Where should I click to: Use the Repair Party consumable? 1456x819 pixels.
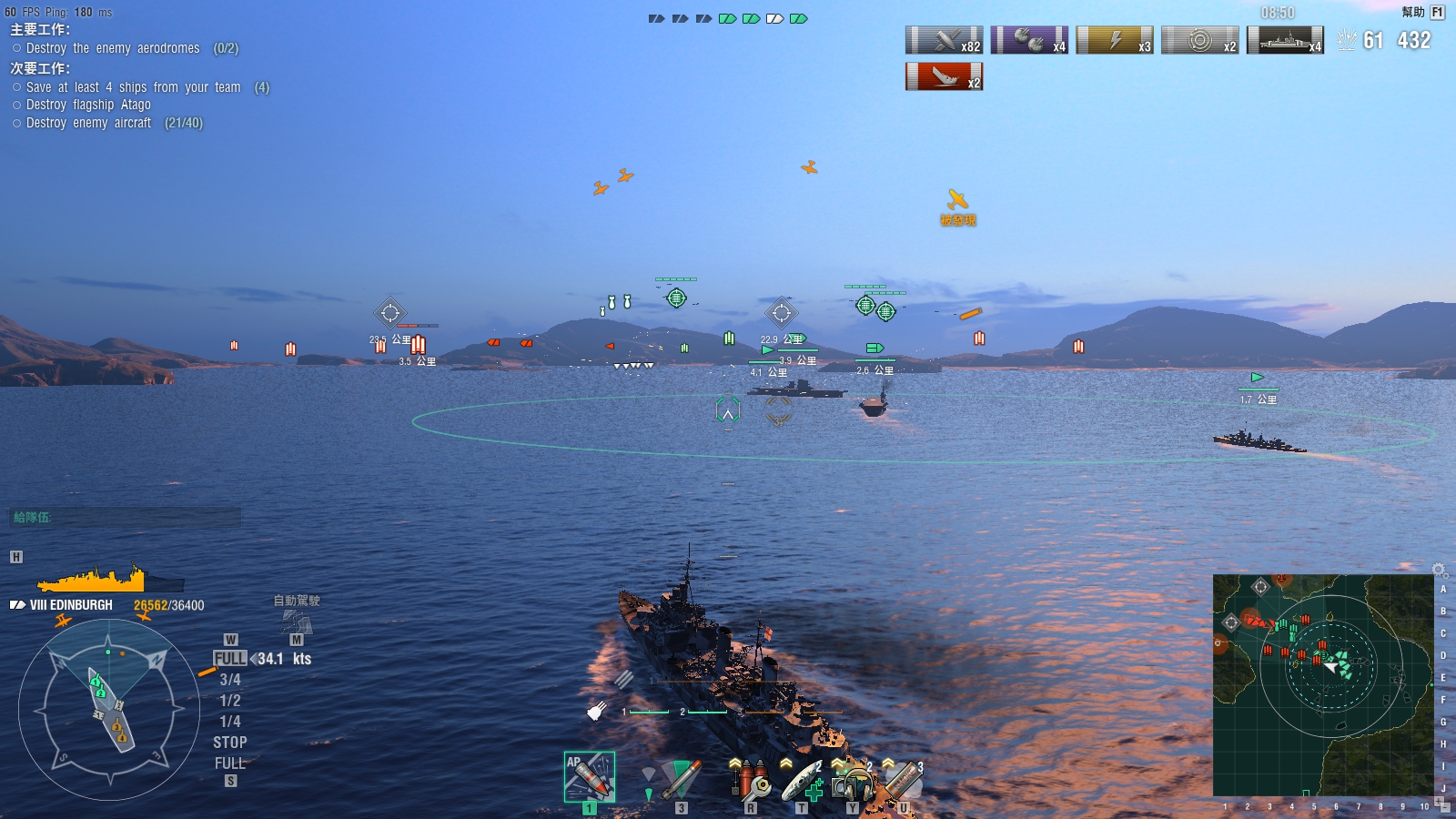point(802,780)
